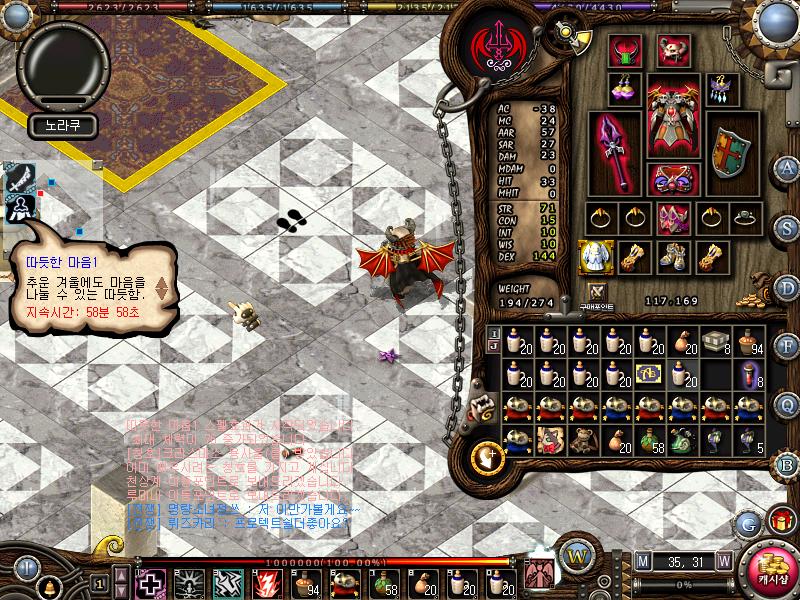Click the gold W button

tap(575, 555)
